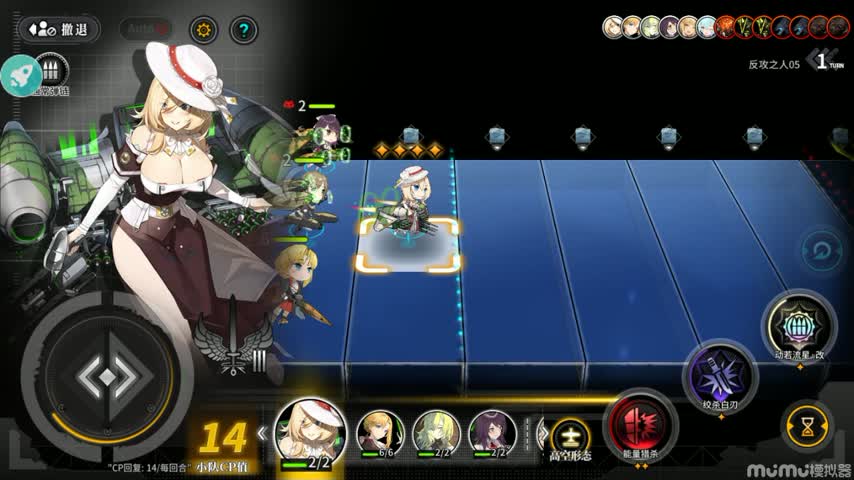854x480 pixels.
Task: Select the highlighted unit tile on grid
Action: [x=408, y=245]
